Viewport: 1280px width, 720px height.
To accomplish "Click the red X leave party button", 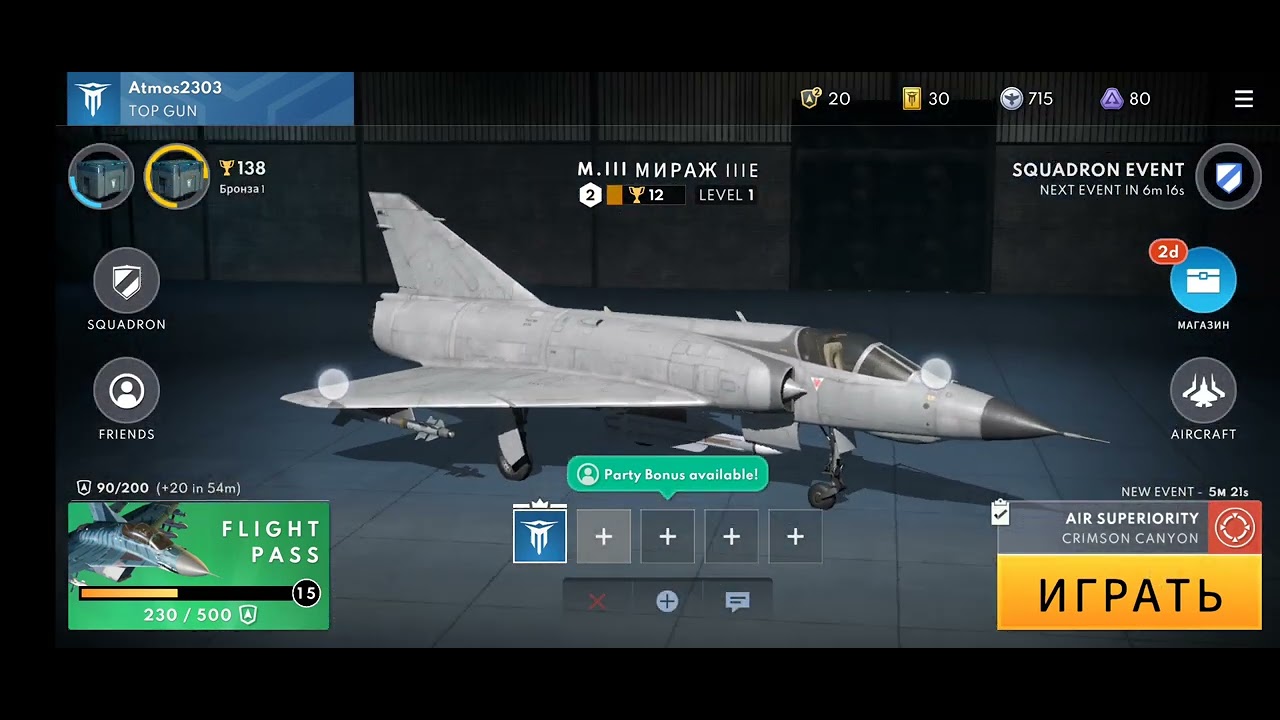I will pos(597,601).
